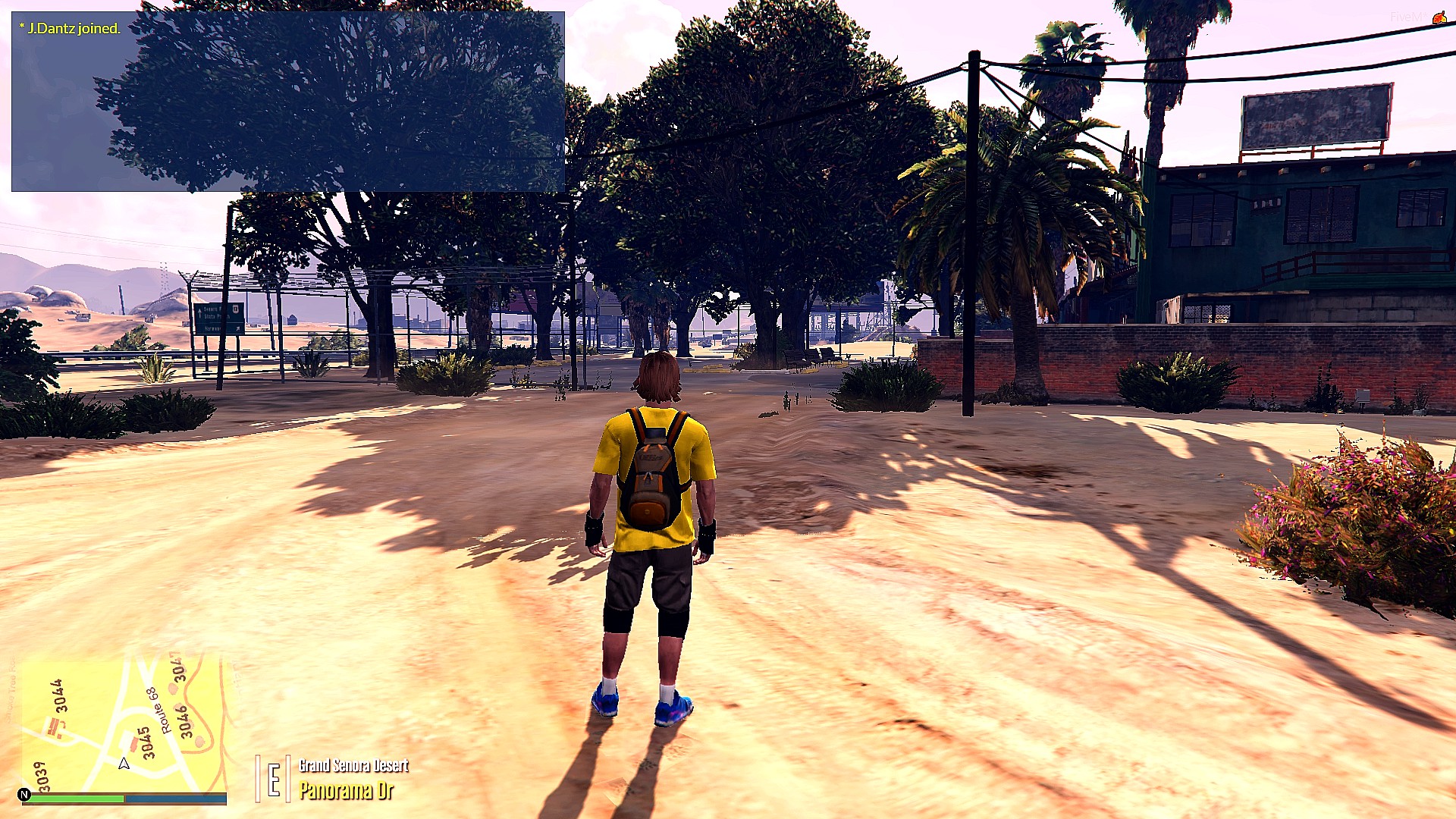The image size is (1456, 819).
Task: Click the player arrow on the minimap
Action: coord(124,764)
